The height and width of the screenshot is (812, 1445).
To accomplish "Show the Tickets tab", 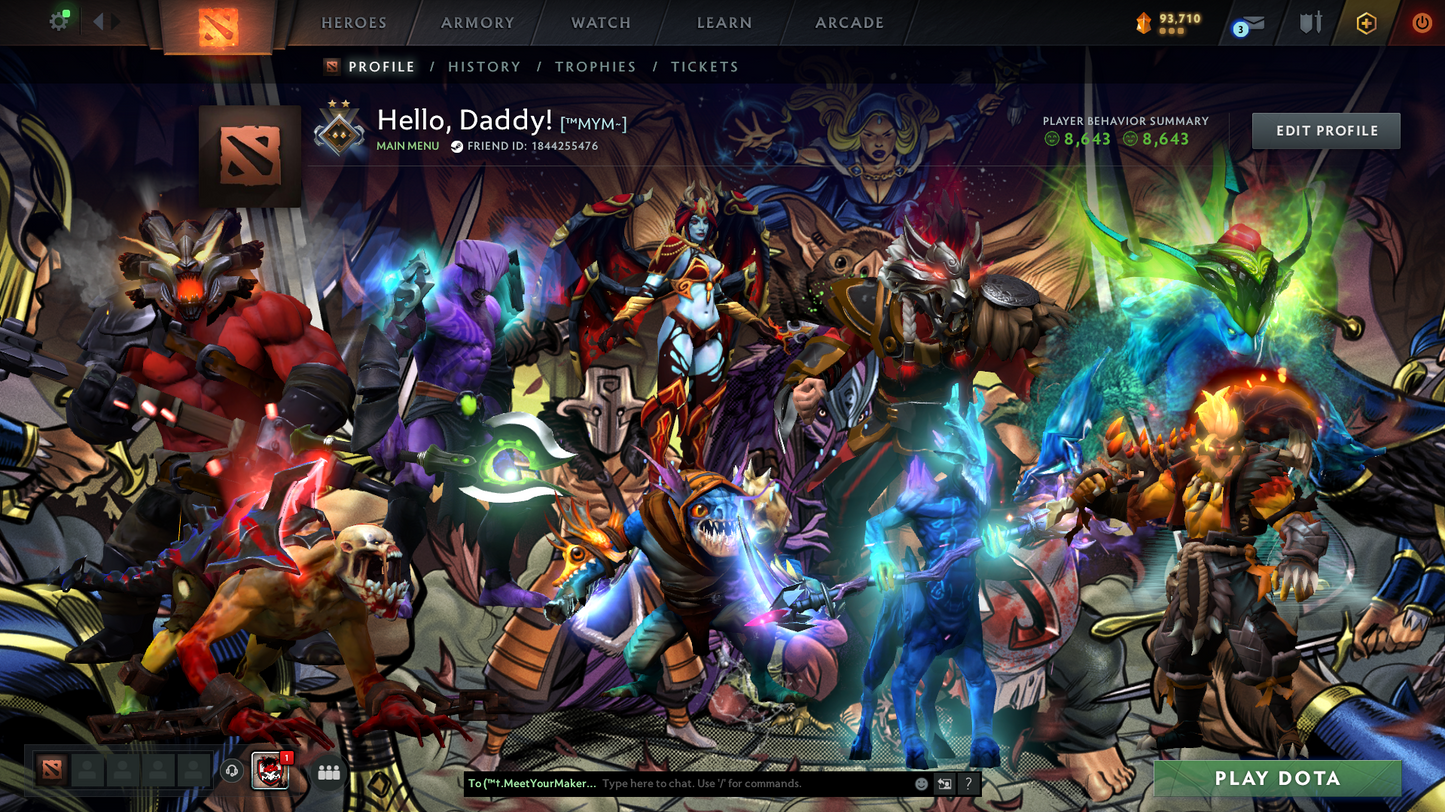I will pos(704,67).
